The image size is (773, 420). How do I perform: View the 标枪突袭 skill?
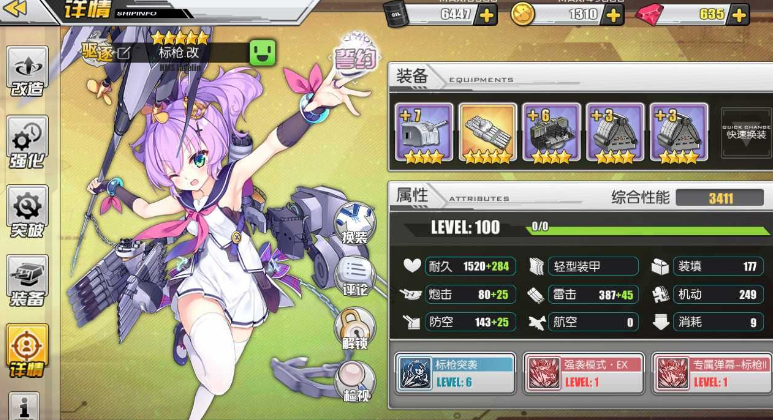coord(455,370)
